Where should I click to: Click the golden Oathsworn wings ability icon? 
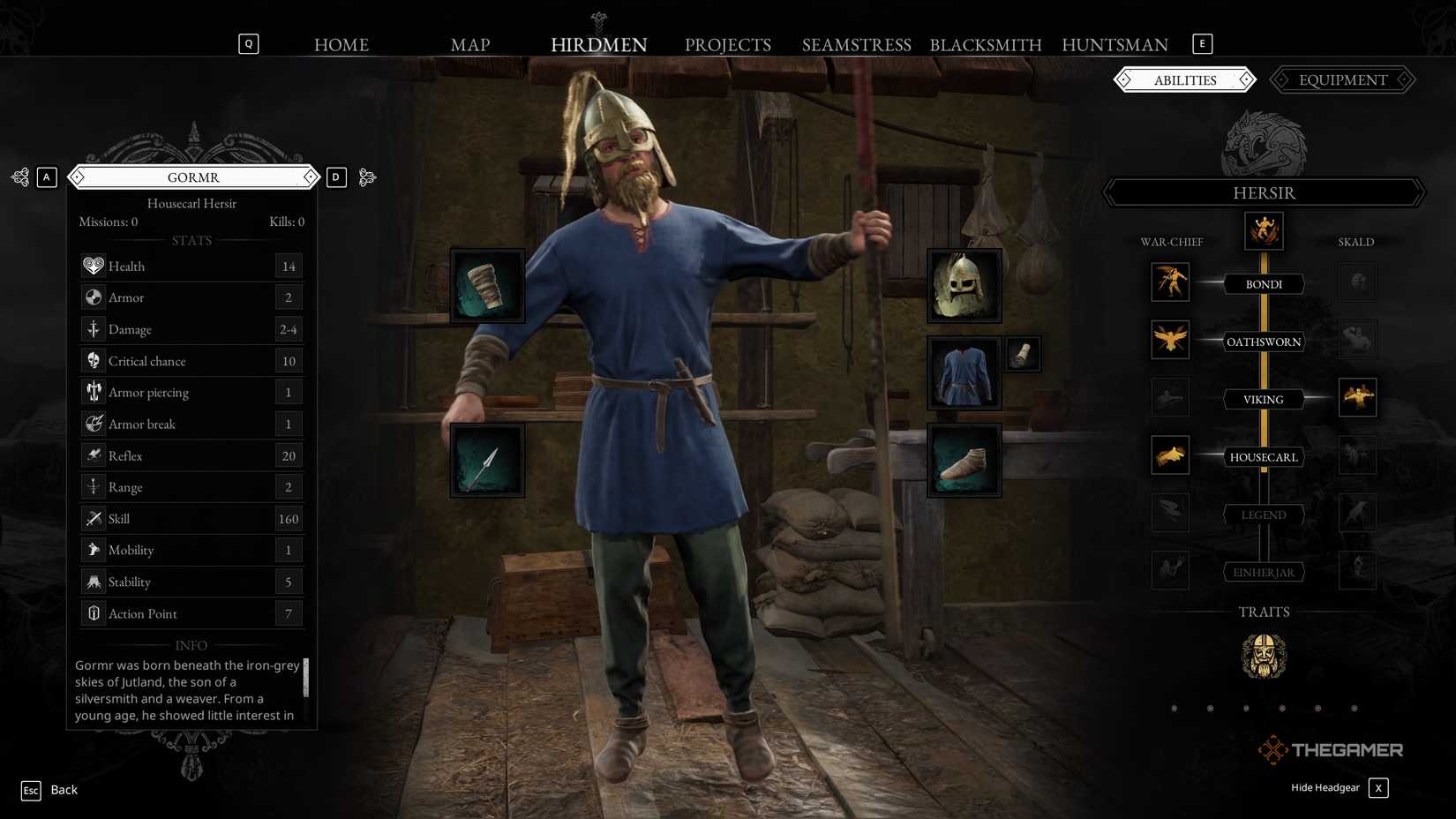pos(1170,340)
